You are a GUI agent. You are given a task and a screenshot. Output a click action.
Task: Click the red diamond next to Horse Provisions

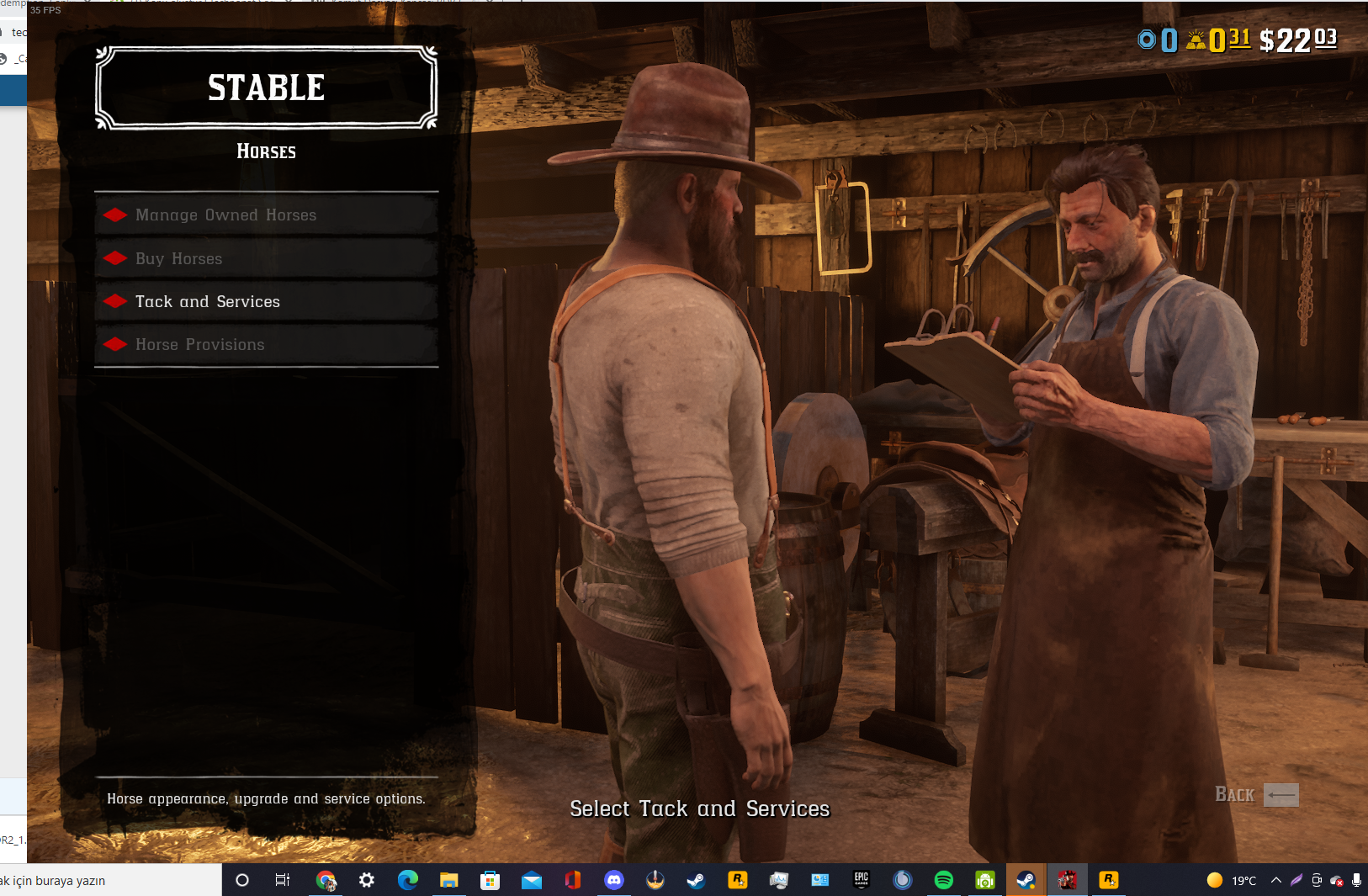click(115, 343)
